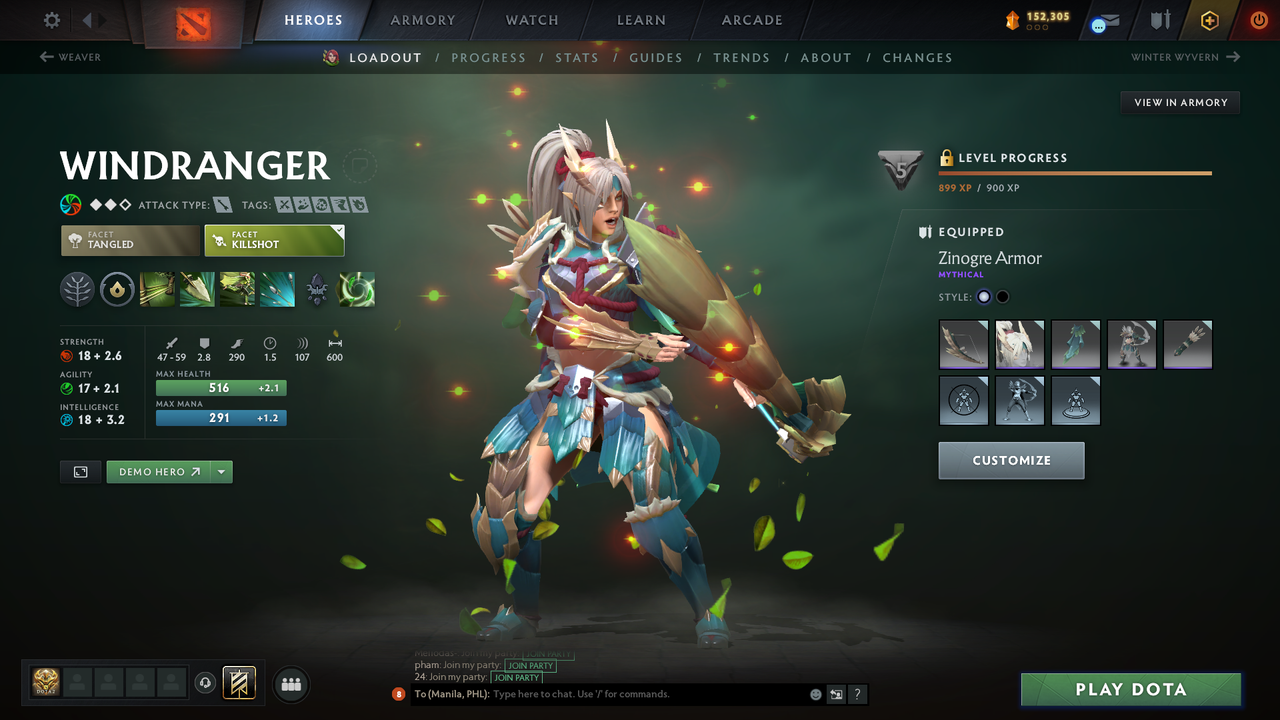Select the Tangled facet
This screenshot has height=720, width=1280.
coord(130,240)
